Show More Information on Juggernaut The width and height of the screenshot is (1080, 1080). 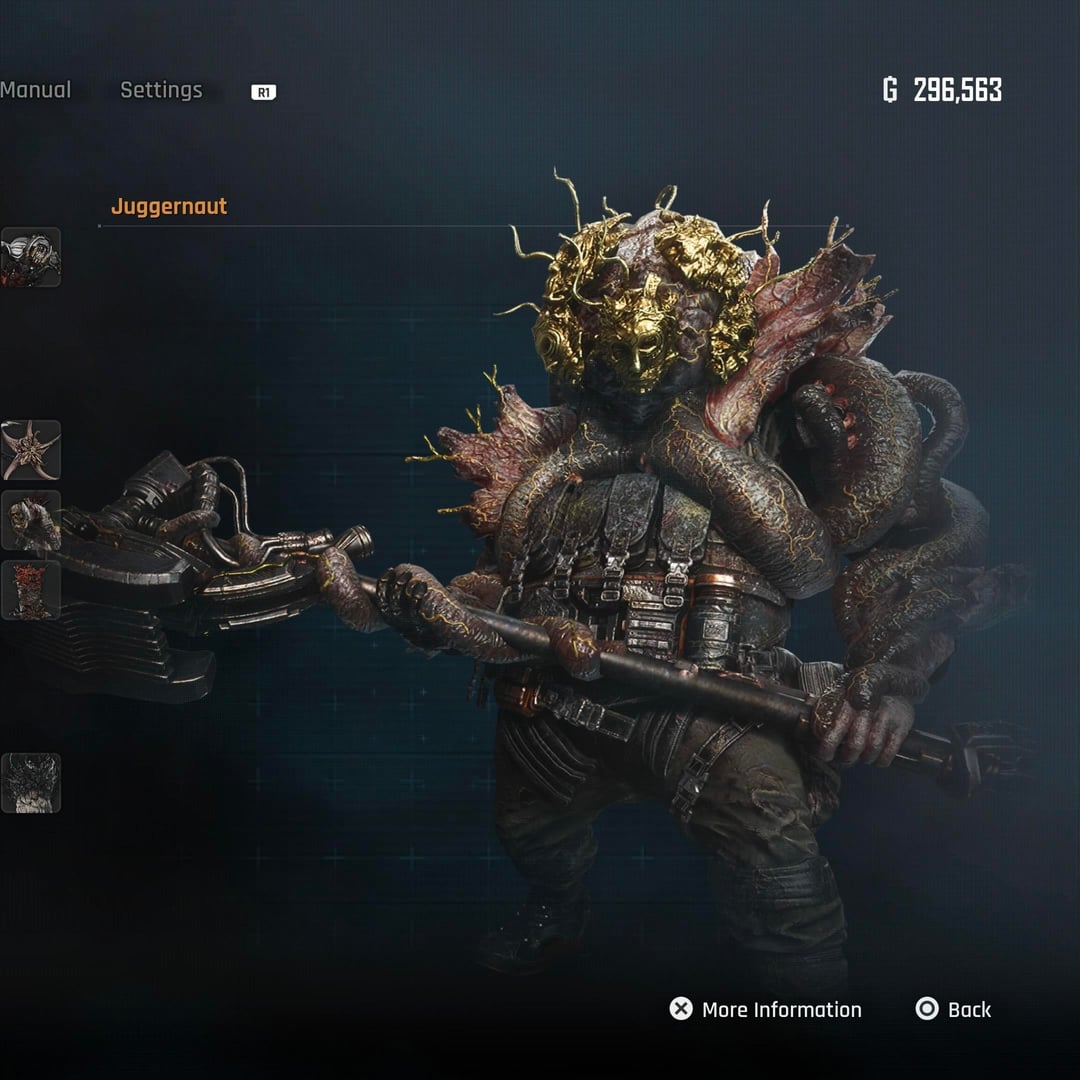pyautogui.click(x=765, y=1009)
